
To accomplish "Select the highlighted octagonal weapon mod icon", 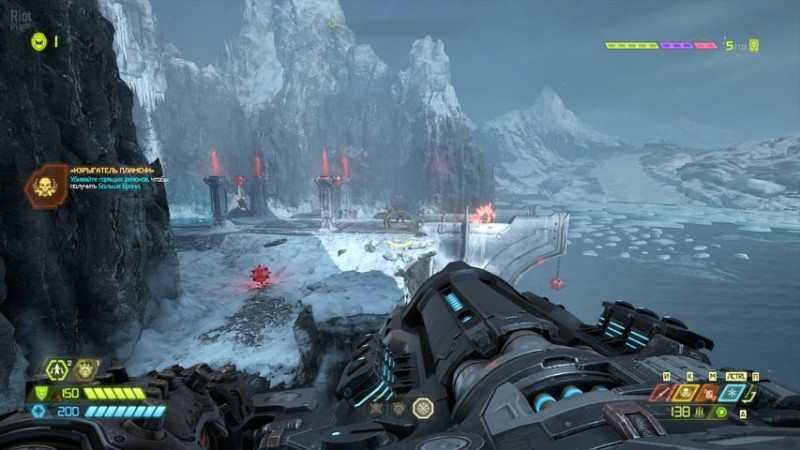I will (x=423, y=407).
